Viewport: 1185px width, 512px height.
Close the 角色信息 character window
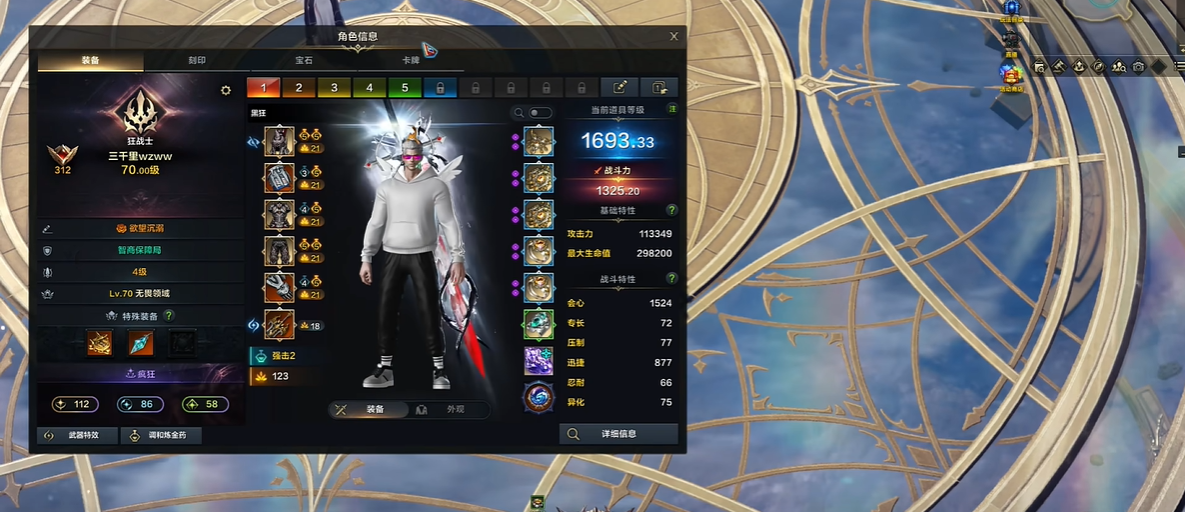(674, 37)
